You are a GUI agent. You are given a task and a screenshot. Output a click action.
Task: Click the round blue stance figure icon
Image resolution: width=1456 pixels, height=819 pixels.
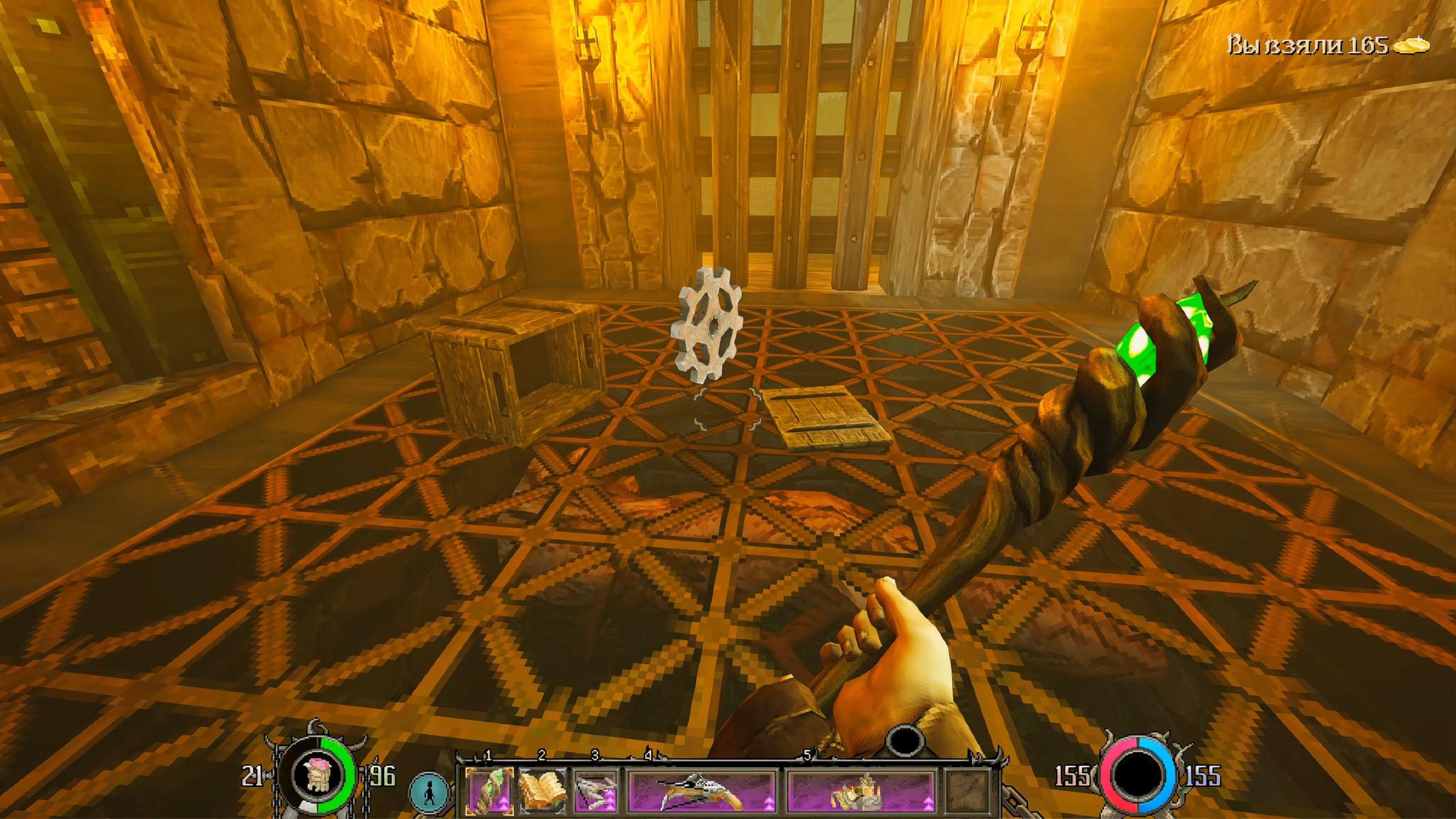pyautogui.click(x=430, y=794)
